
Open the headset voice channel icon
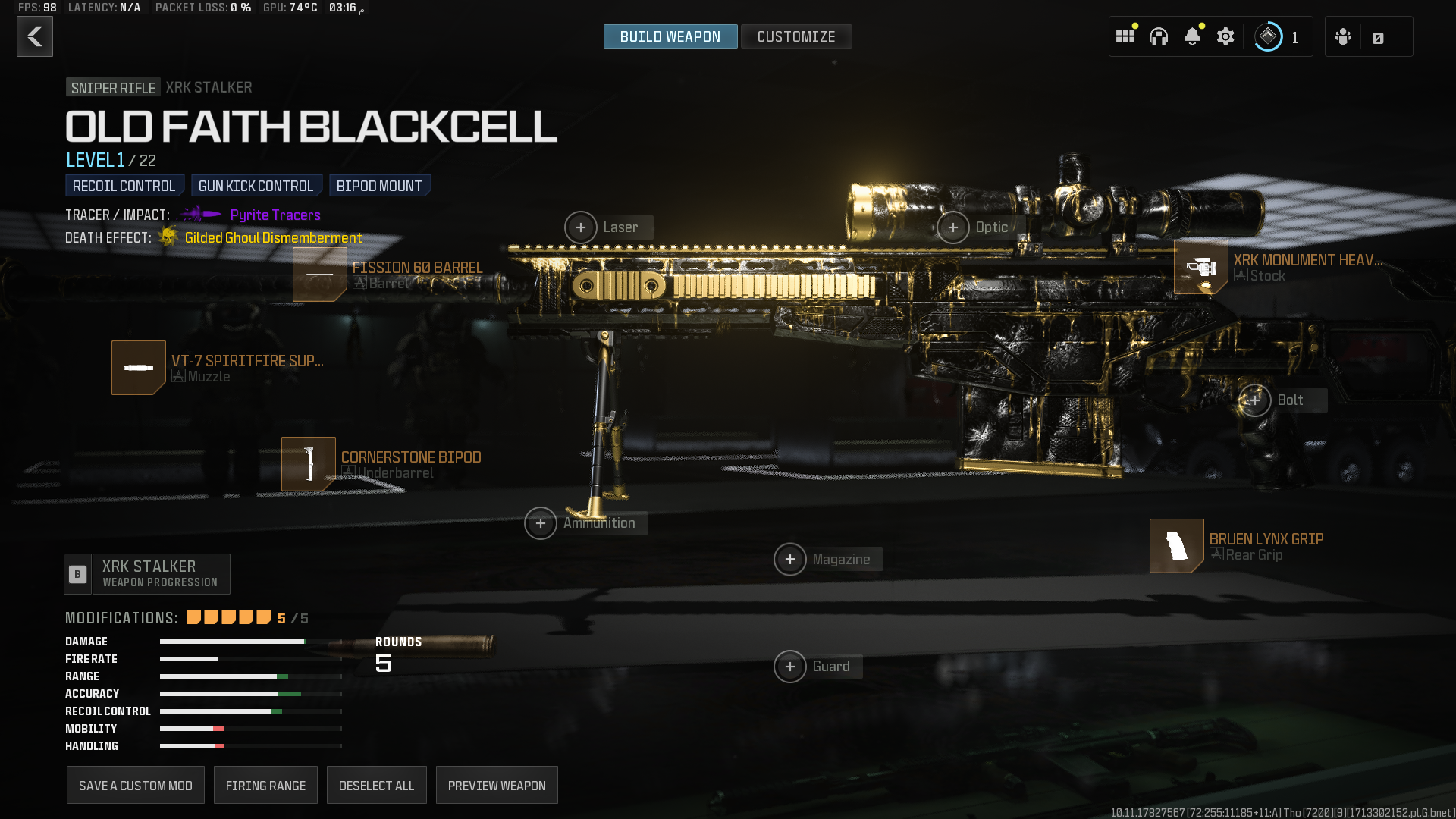coord(1159,36)
